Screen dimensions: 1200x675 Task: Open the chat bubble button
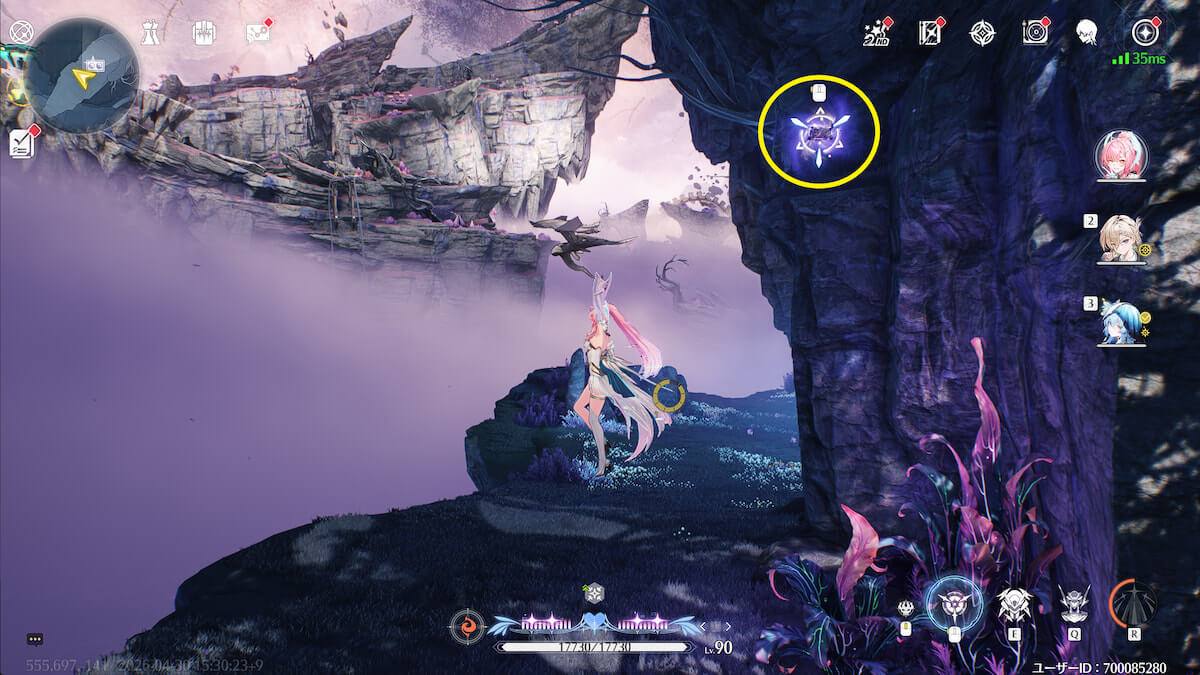(x=35, y=639)
